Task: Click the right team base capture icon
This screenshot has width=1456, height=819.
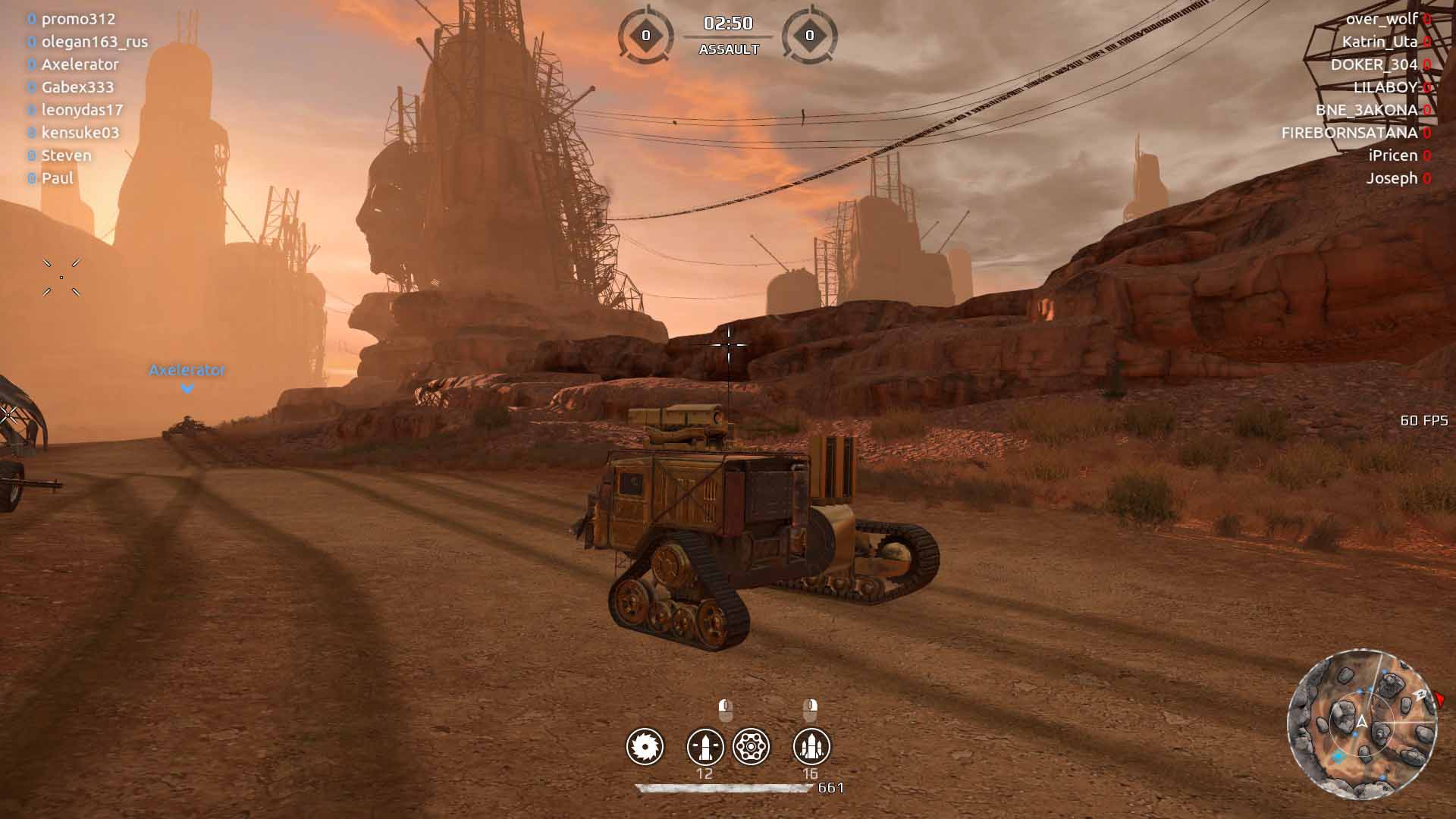Action: click(x=809, y=35)
